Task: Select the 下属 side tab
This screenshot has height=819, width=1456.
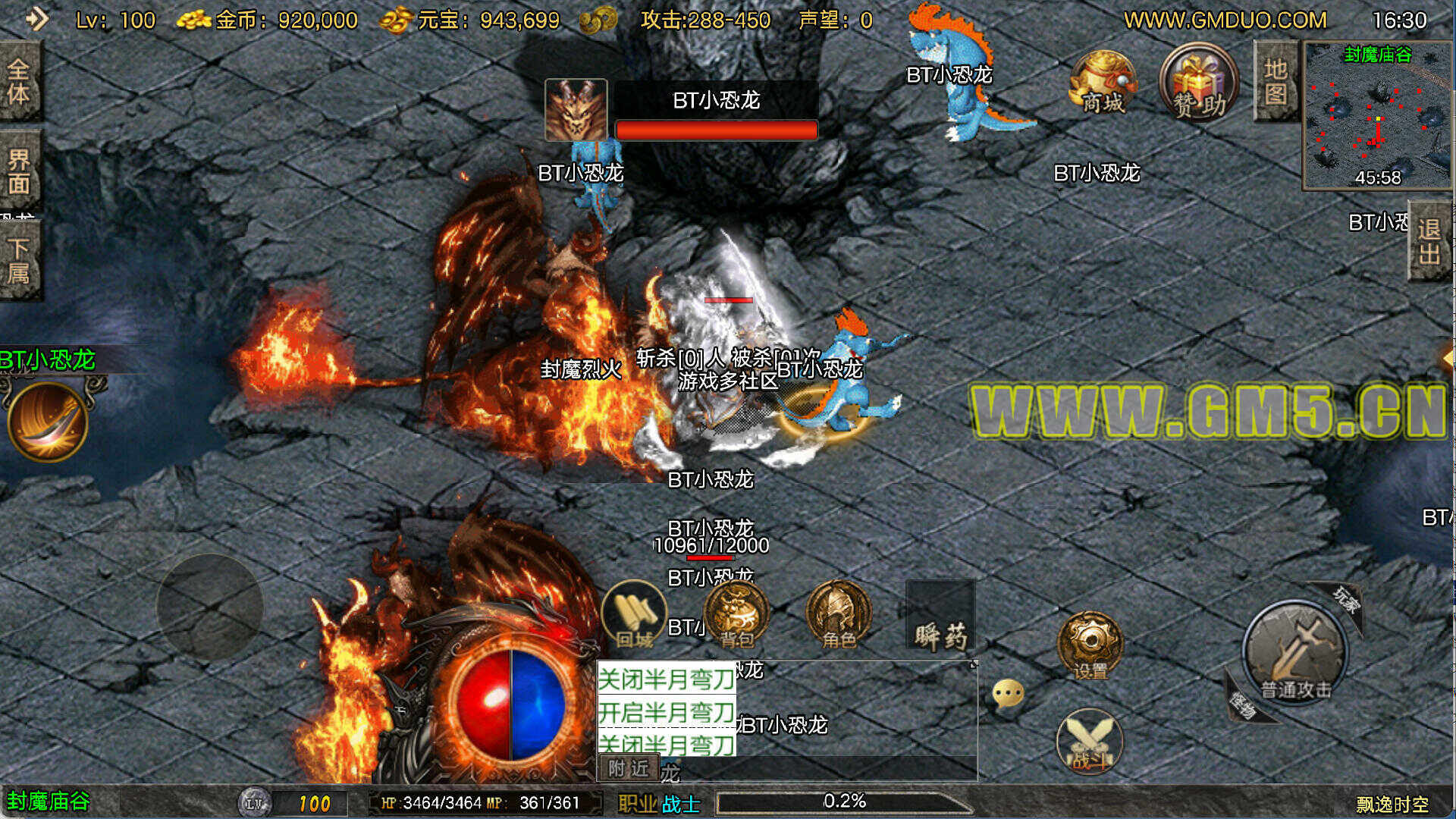Action: click(x=19, y=260)
